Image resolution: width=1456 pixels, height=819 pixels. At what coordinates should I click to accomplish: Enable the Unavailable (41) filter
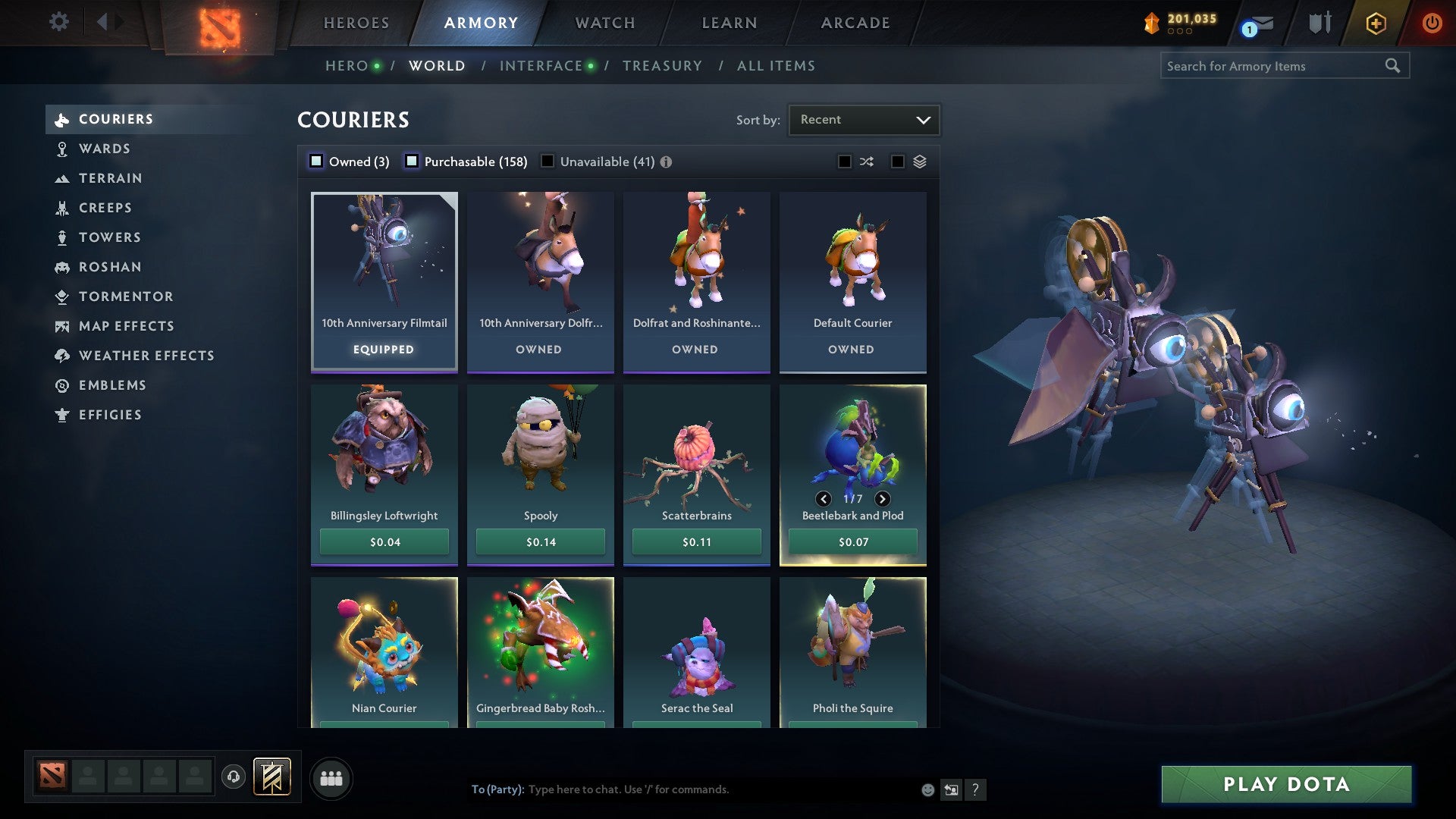548,161
